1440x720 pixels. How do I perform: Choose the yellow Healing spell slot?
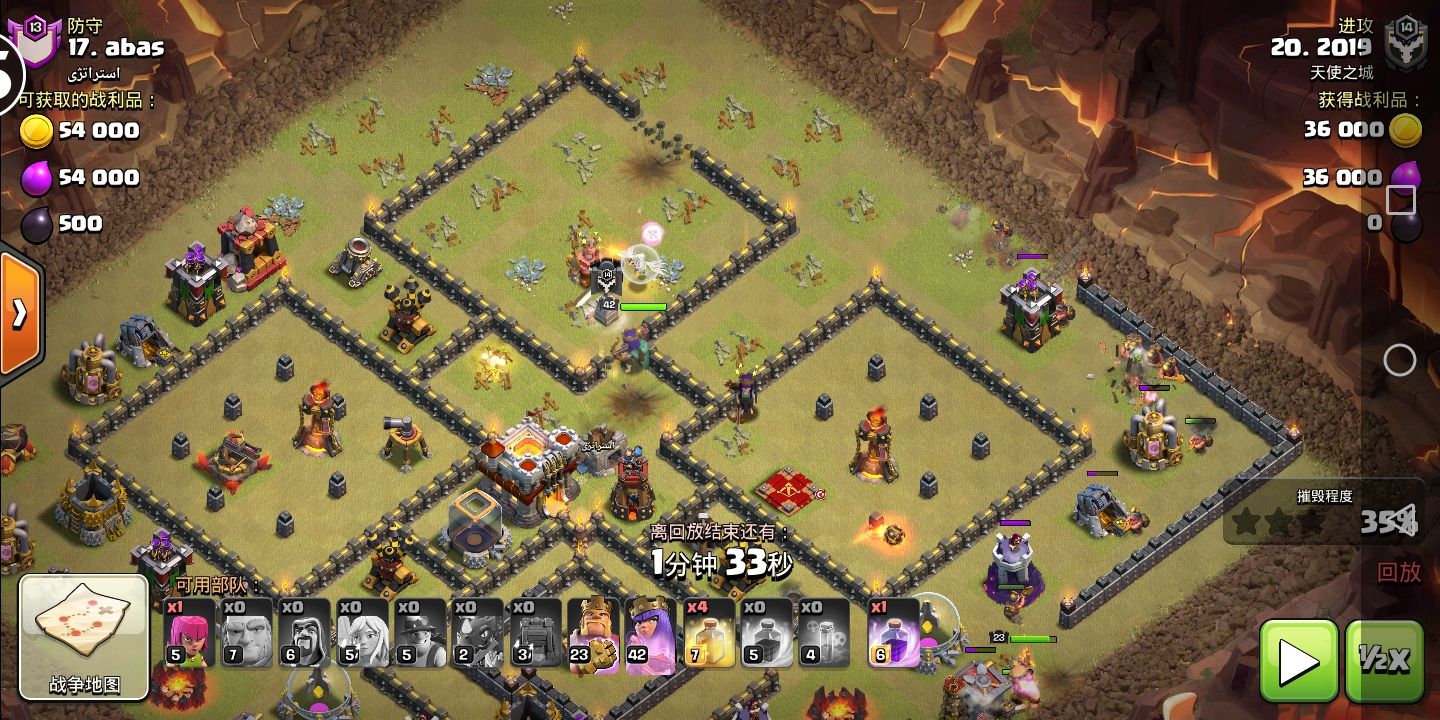[709, 633]
